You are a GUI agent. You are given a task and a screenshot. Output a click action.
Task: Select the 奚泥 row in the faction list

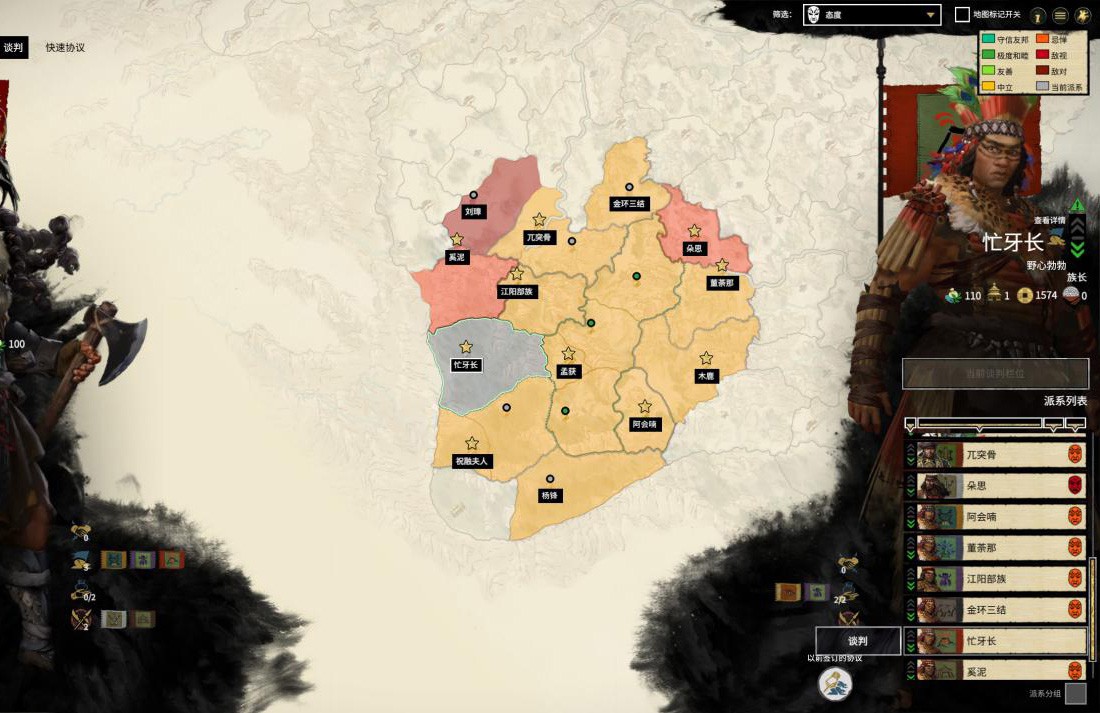[995, 669]
